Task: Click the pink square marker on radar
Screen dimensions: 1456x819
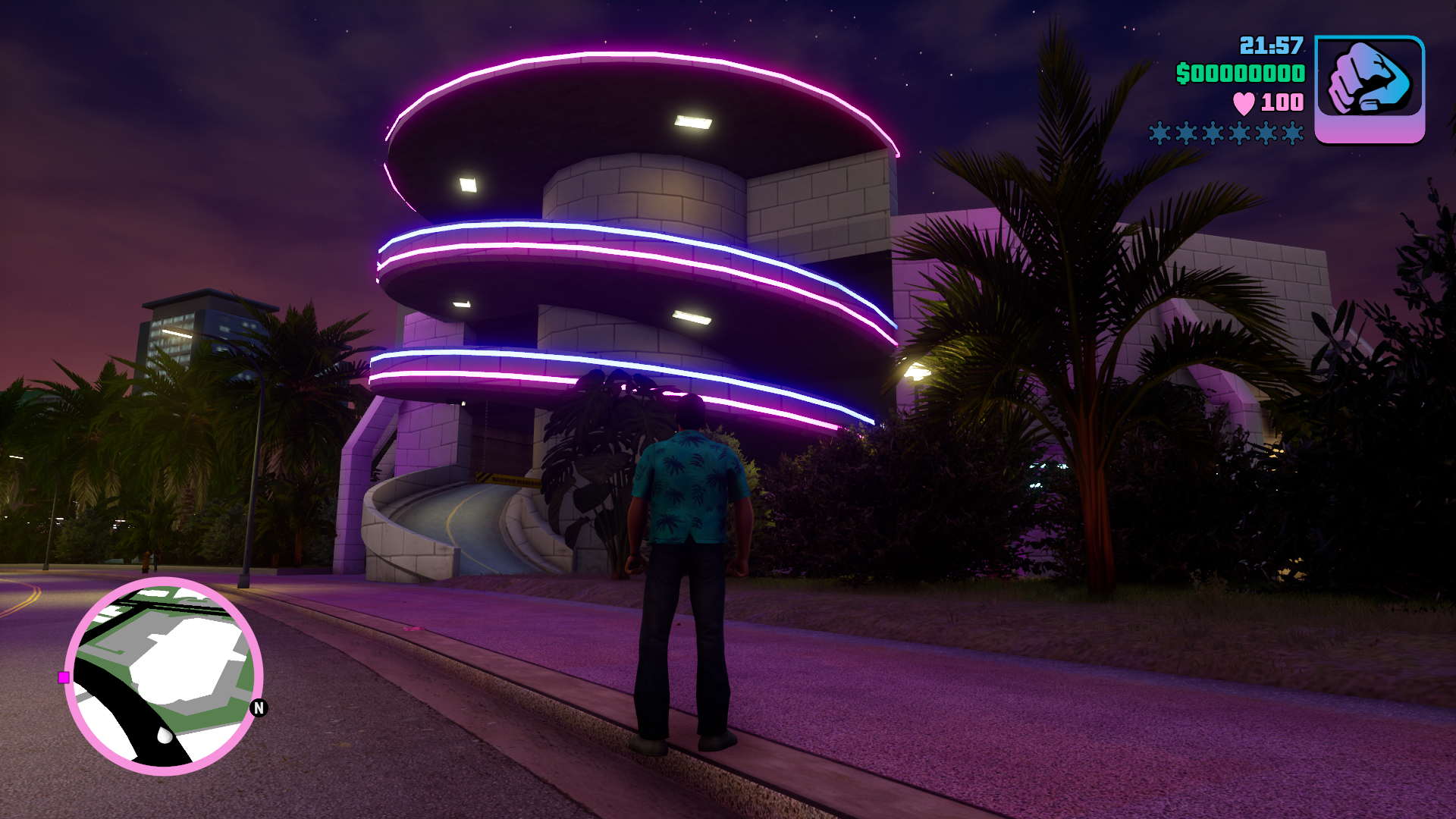Action: (x=64, y=677)
